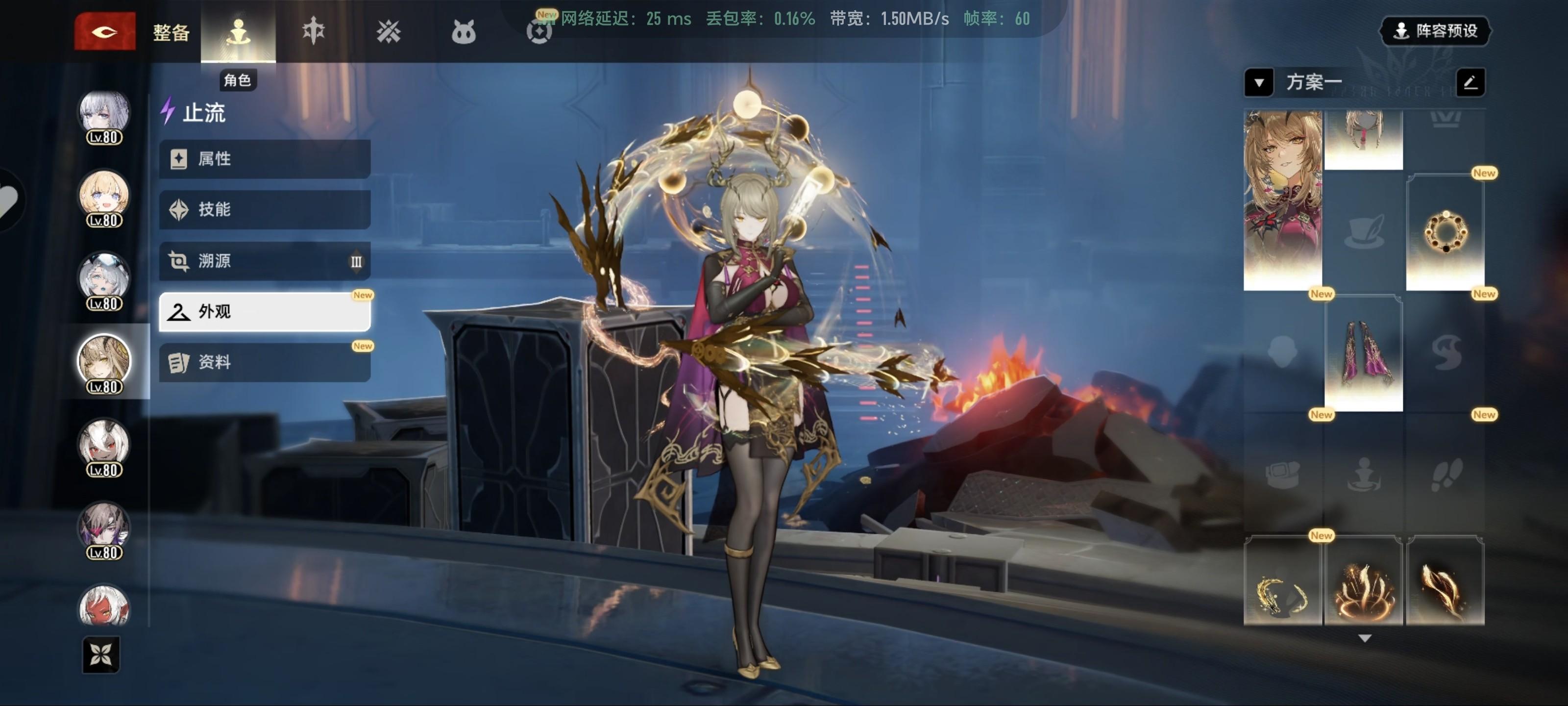Open the cat-face pet tab
Viewport: 1568px width, 706px height.
[463, 32]
